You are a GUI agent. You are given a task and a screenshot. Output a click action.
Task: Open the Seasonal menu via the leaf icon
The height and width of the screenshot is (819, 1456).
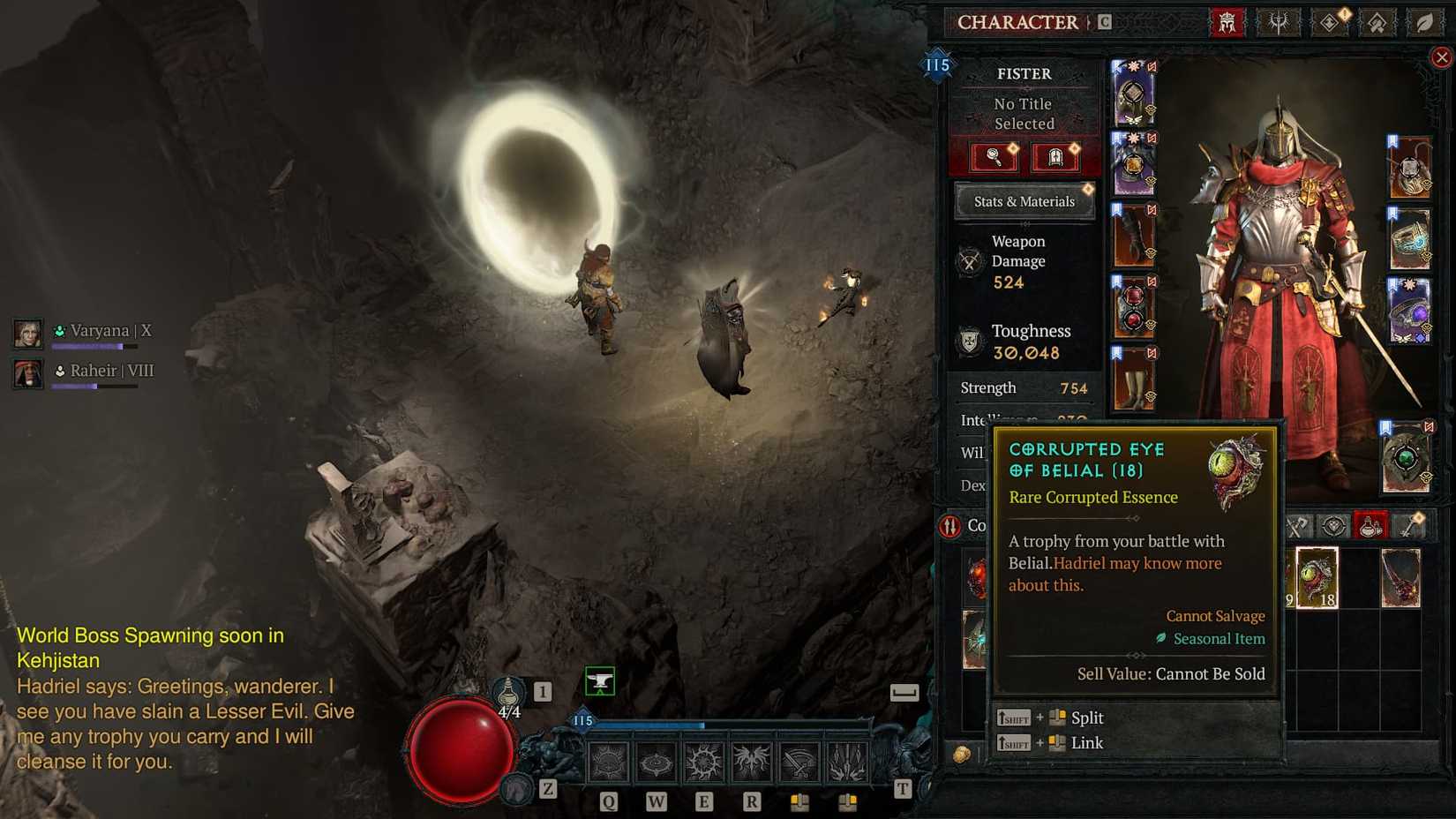point(1427,22)
